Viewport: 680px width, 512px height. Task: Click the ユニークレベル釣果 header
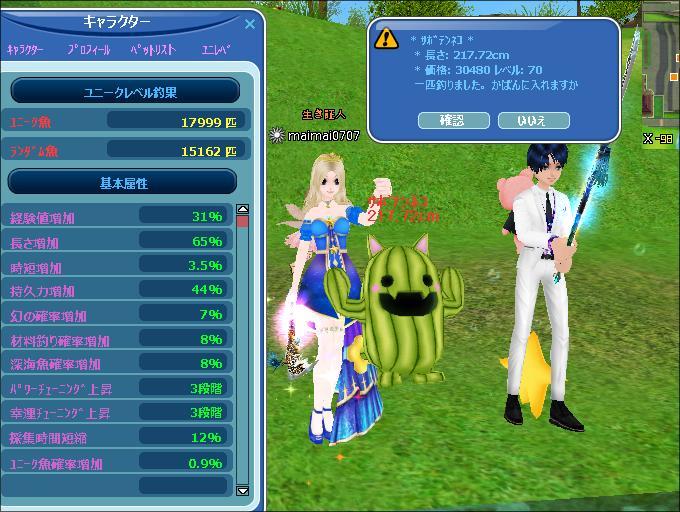[x=124, y=92]
